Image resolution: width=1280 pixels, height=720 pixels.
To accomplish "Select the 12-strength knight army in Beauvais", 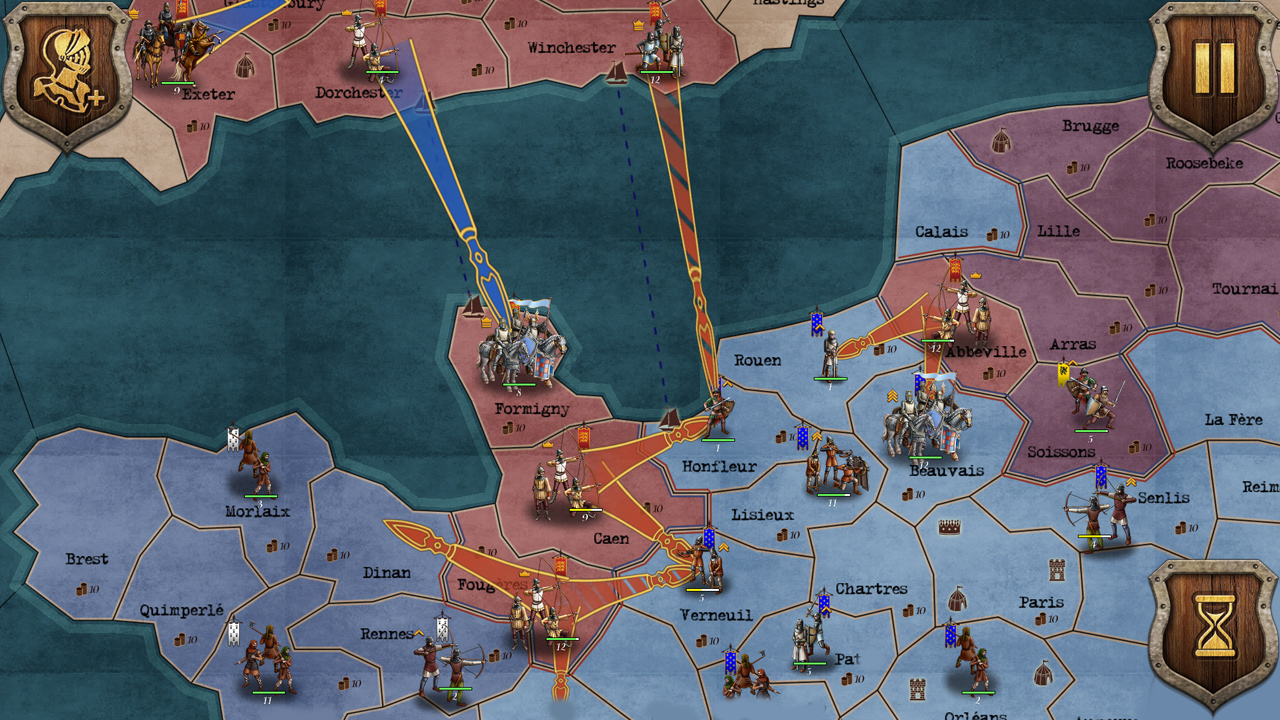I will tap(925, 425).
